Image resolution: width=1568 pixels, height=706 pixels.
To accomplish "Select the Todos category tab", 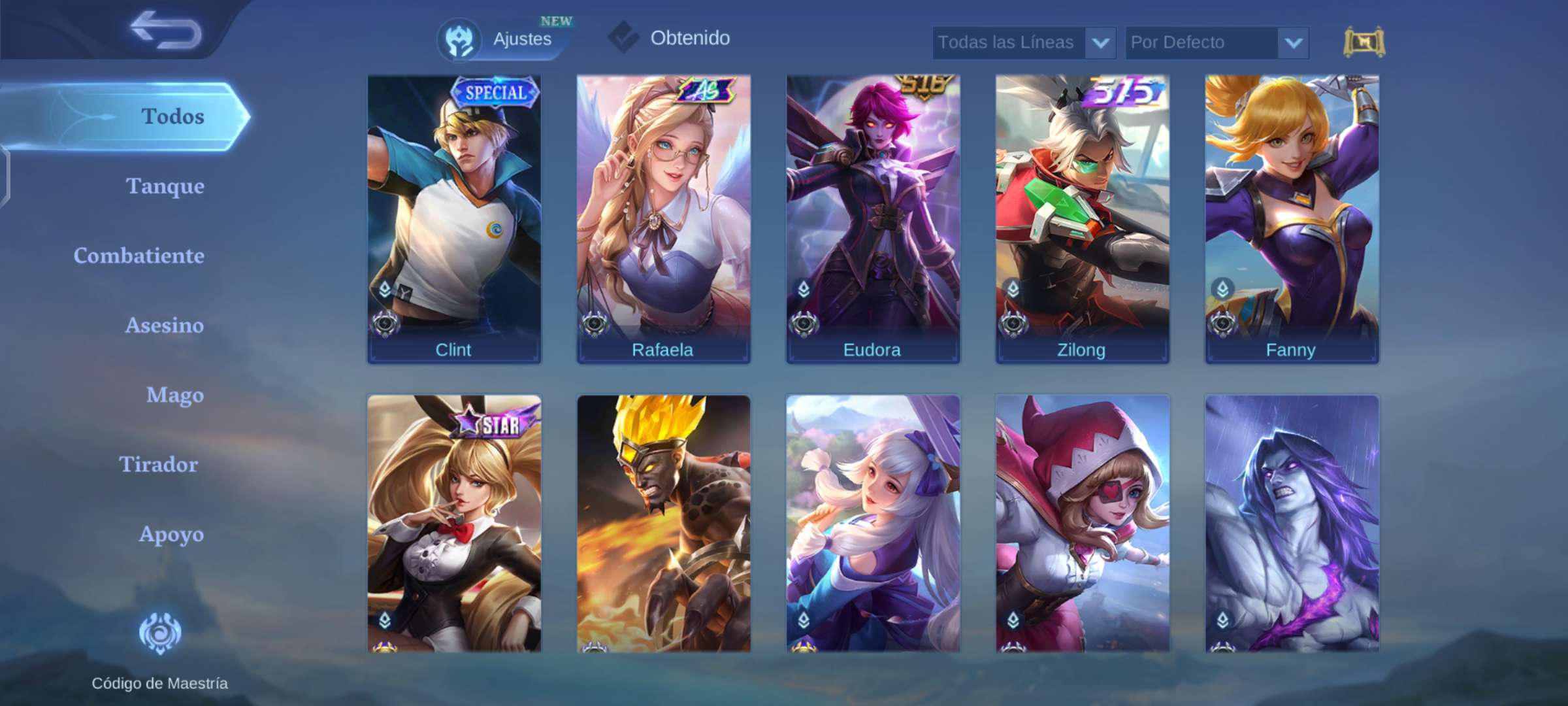I will (172, 116).
